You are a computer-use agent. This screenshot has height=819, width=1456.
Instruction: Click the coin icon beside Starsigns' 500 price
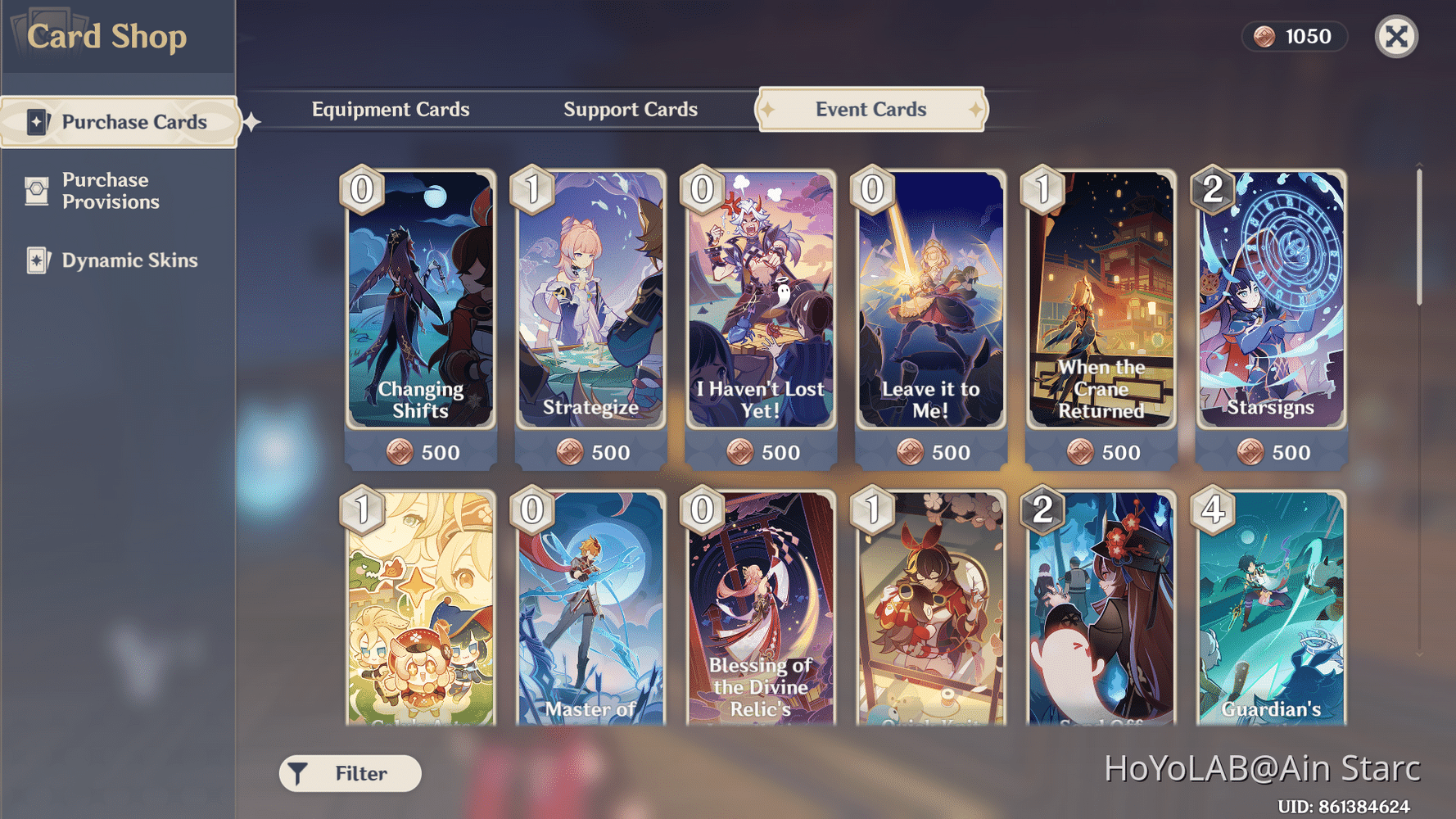(x=1251, y=452)
